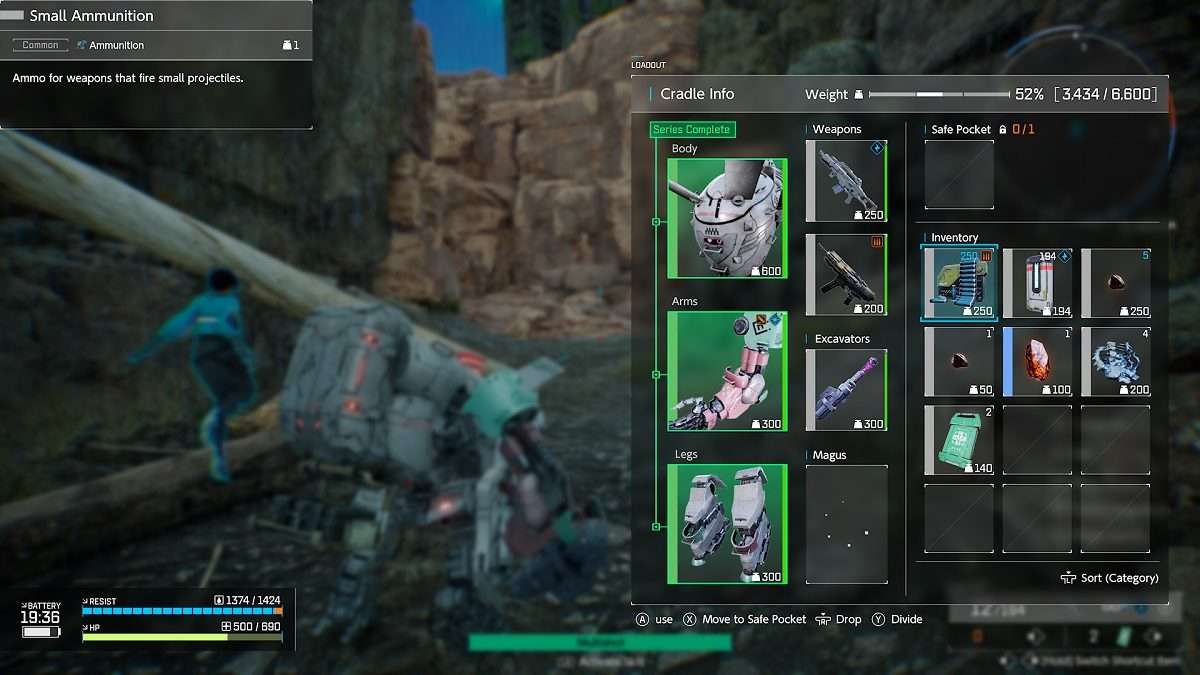
Task: Select the Small Ammunition inventory slot
Action: [x=959, y=284]
